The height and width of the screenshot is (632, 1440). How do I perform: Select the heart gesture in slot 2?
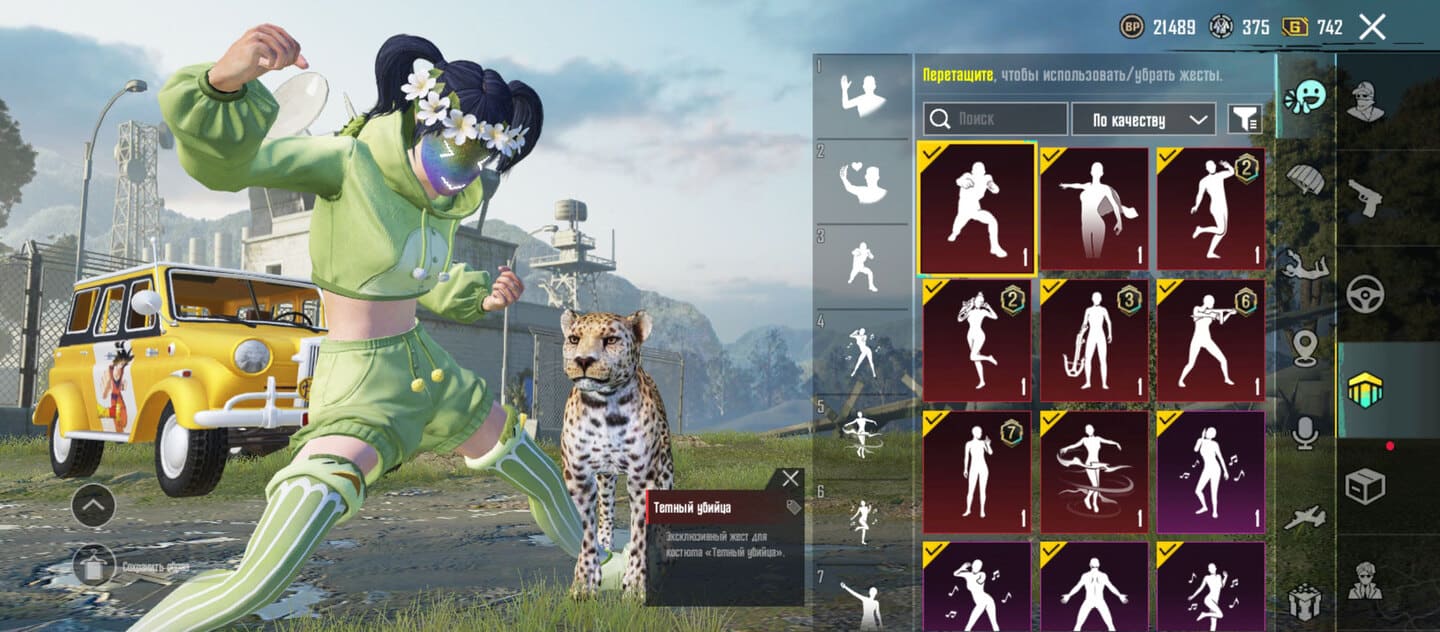click(x=863, y=180)
